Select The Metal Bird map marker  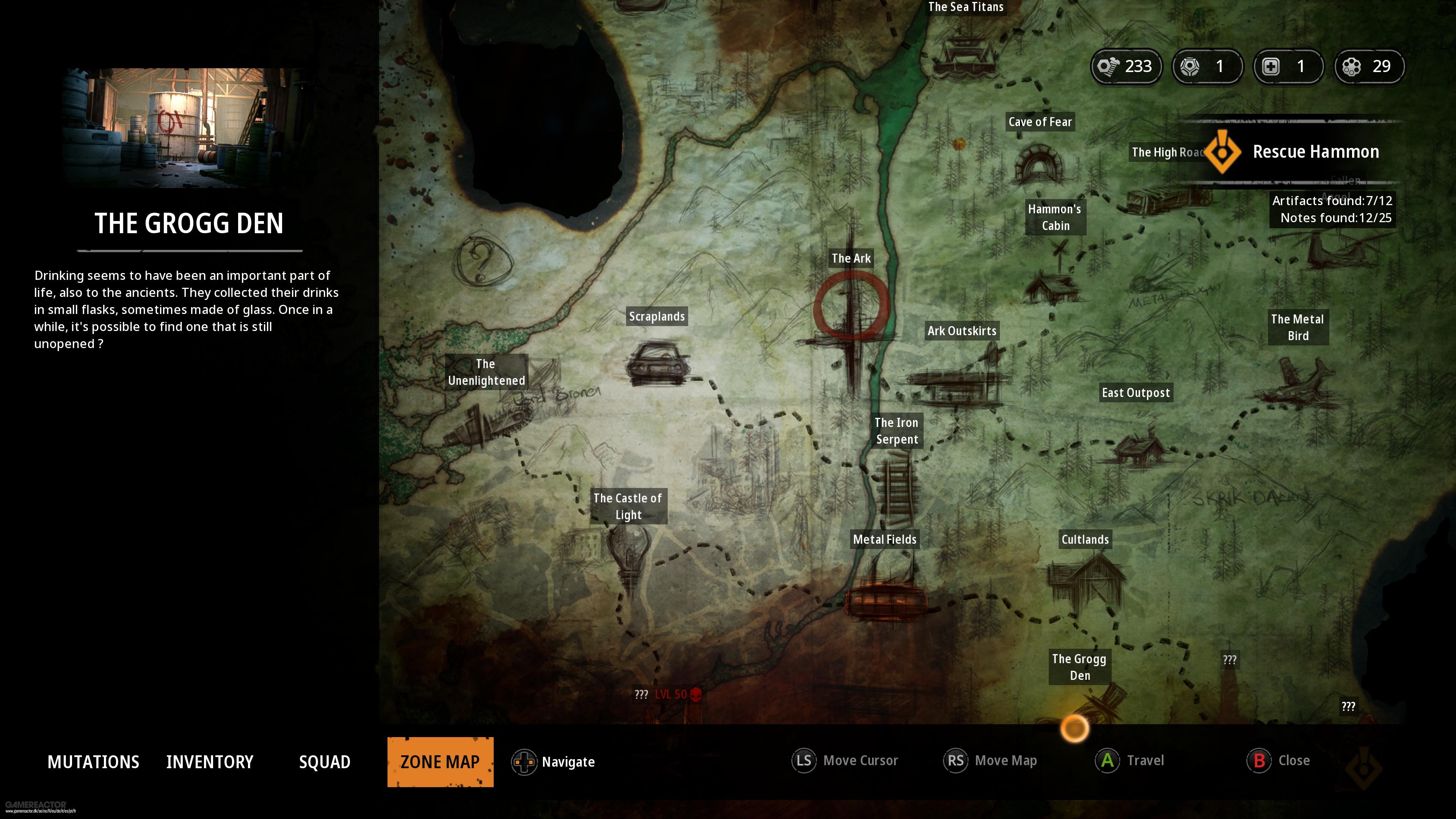[x=1297, y=327]
